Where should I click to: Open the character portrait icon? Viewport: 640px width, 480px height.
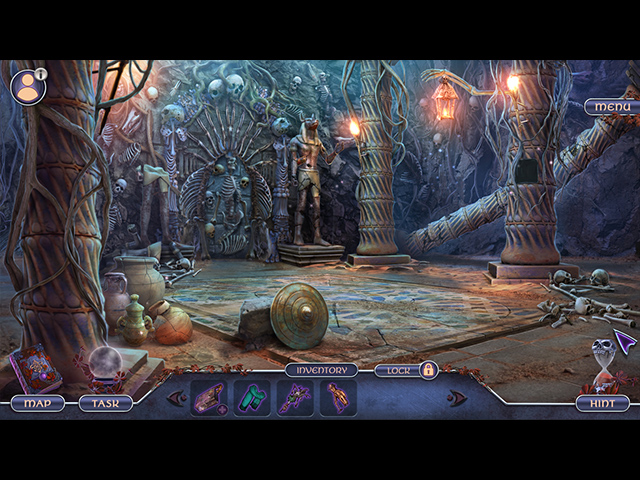click(x=27, y=87)
